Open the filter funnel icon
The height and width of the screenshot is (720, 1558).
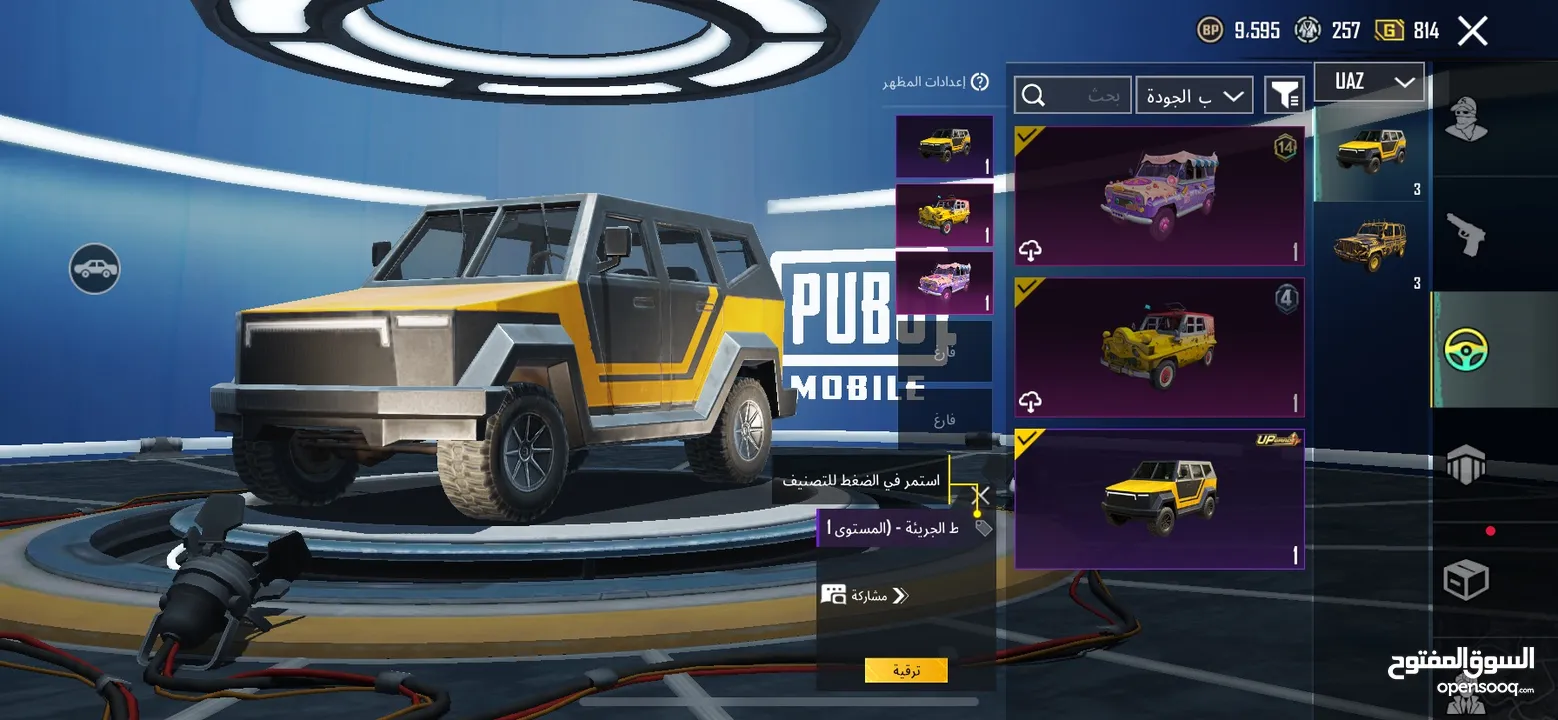click(1284, 93)
